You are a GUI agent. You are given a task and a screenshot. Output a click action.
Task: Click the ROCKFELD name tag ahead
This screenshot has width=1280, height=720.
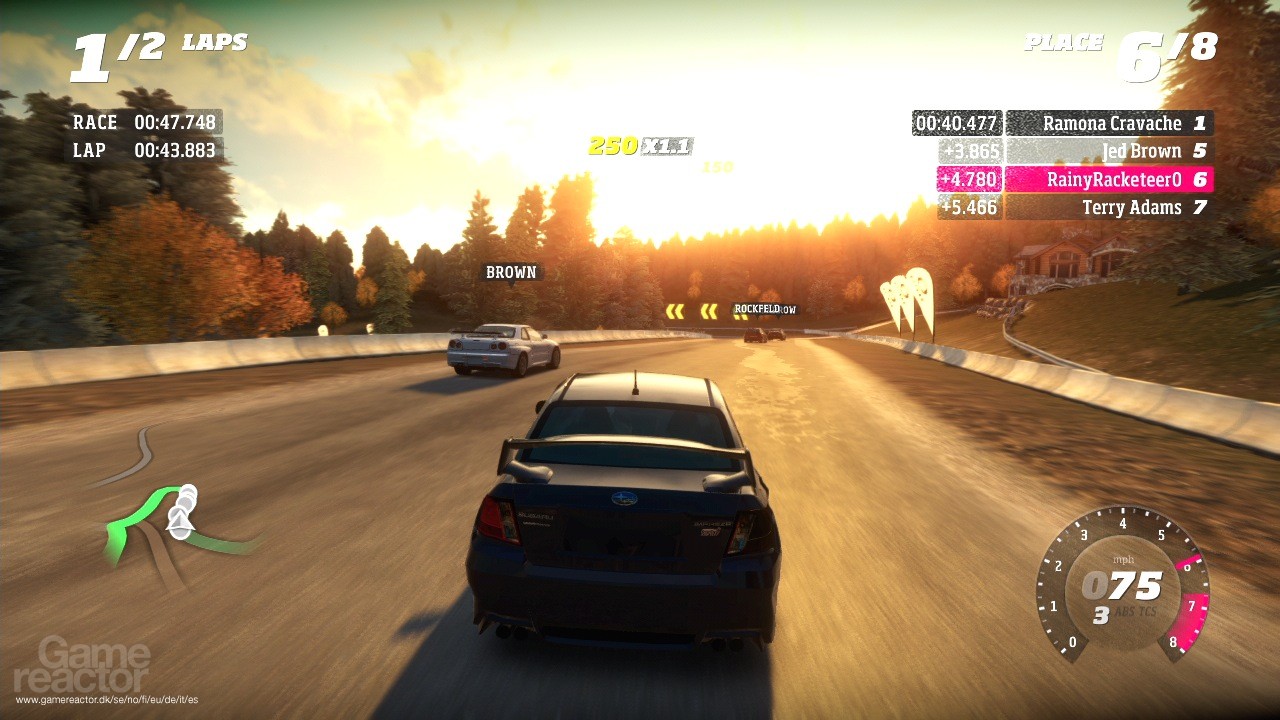[x=758, y=308]
